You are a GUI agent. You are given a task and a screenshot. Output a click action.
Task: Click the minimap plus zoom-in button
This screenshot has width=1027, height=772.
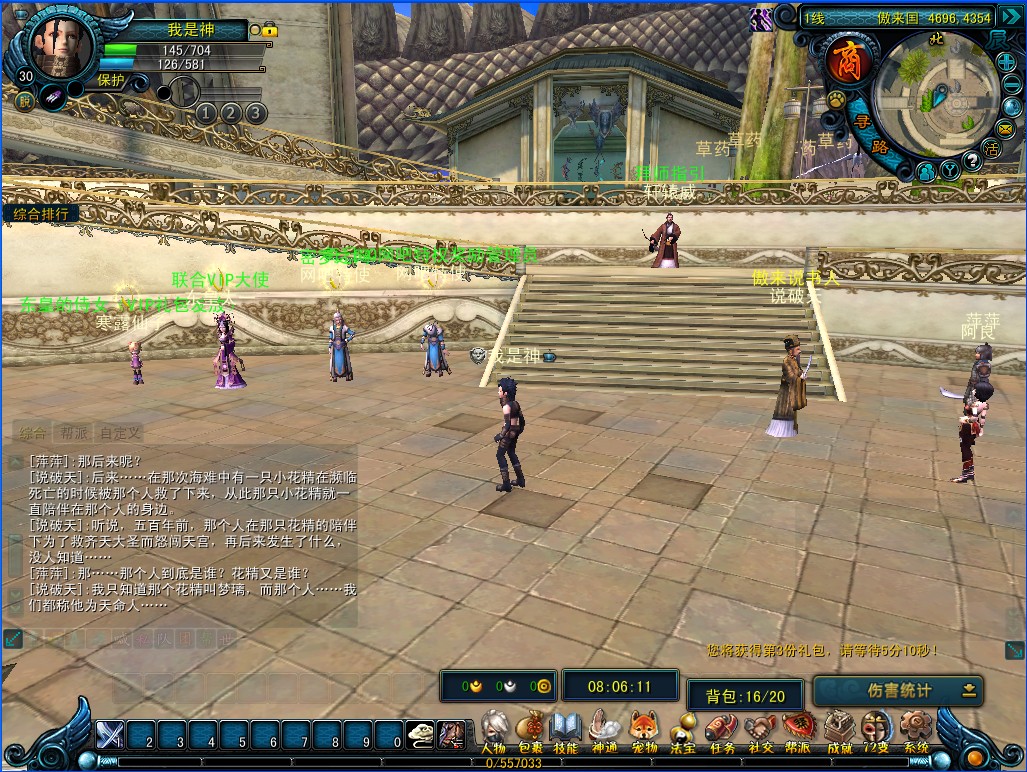click(x=1007, y=62)
